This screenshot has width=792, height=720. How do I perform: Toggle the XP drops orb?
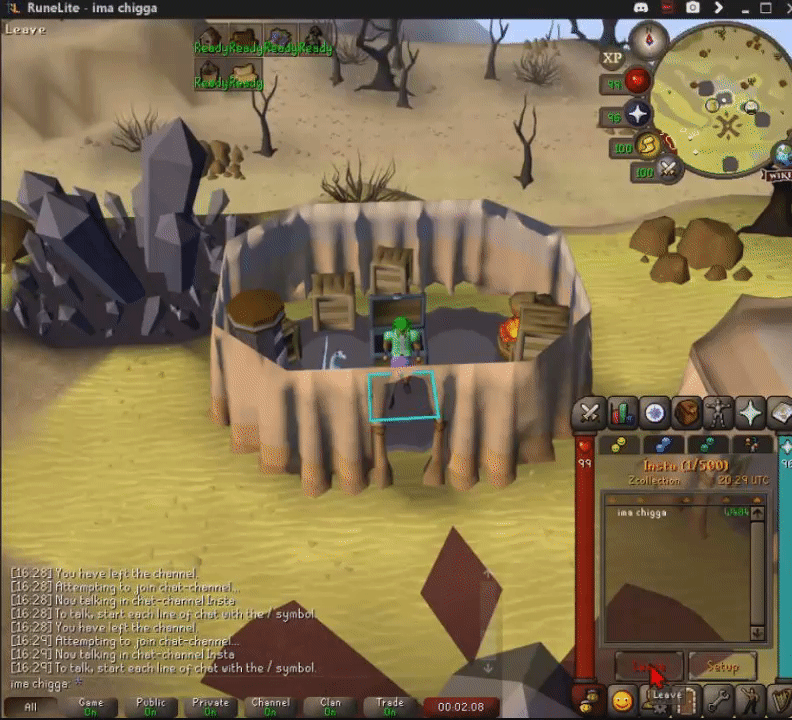coord(612,58)
